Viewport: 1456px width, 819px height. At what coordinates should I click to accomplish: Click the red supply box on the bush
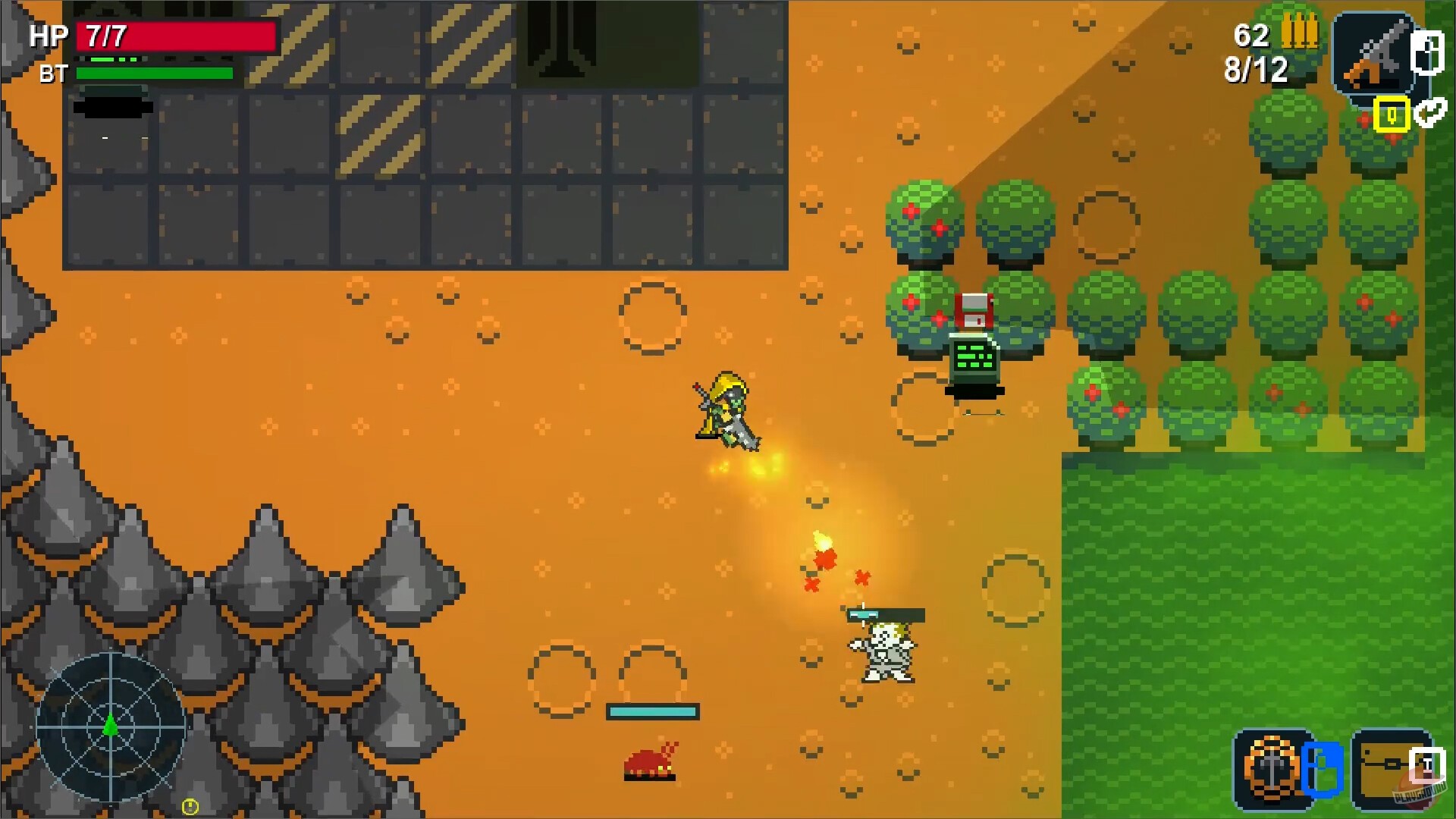(x=977, y=309)
